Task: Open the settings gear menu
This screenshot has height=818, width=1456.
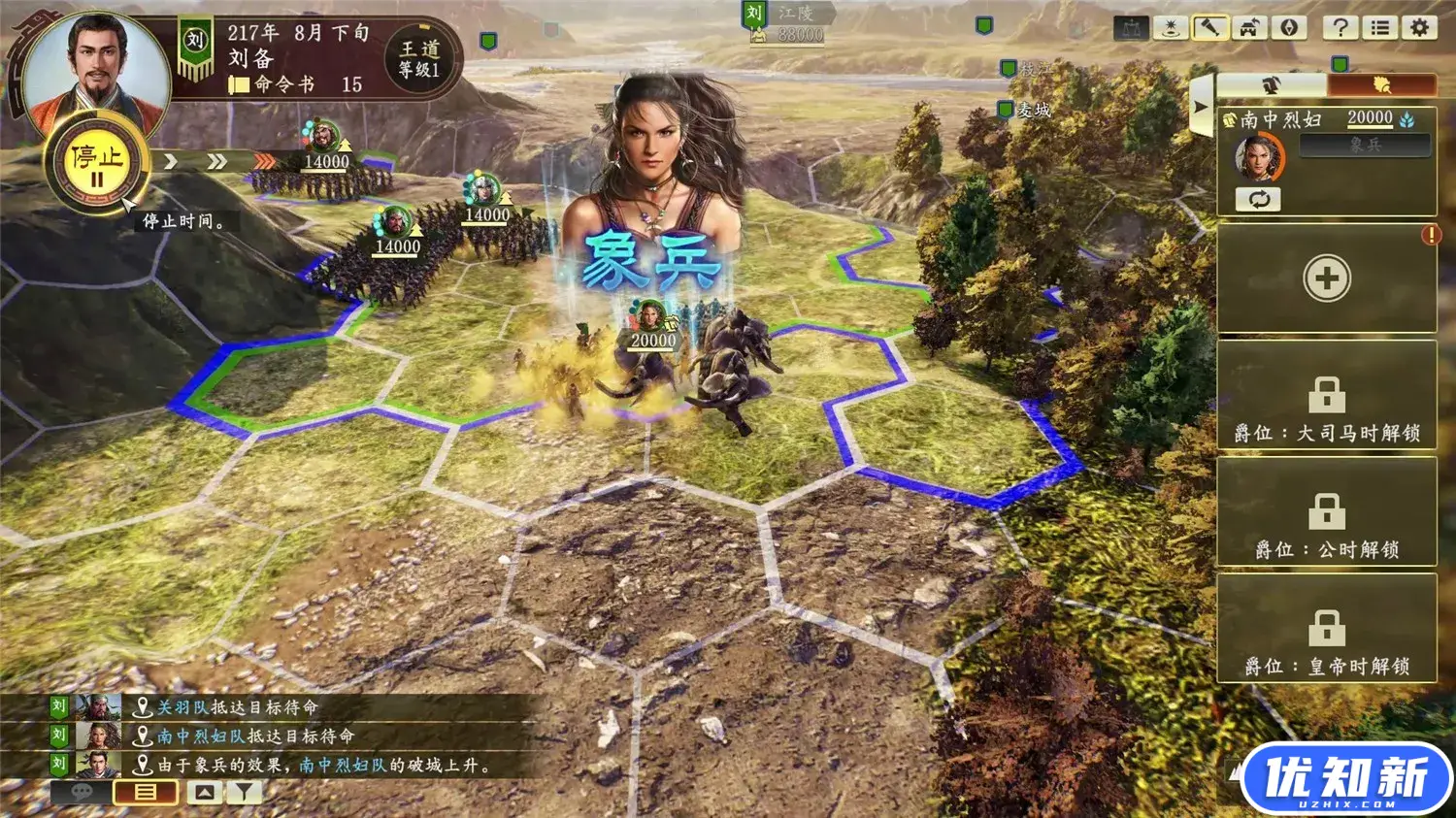Action: (x=1419, y=27)
